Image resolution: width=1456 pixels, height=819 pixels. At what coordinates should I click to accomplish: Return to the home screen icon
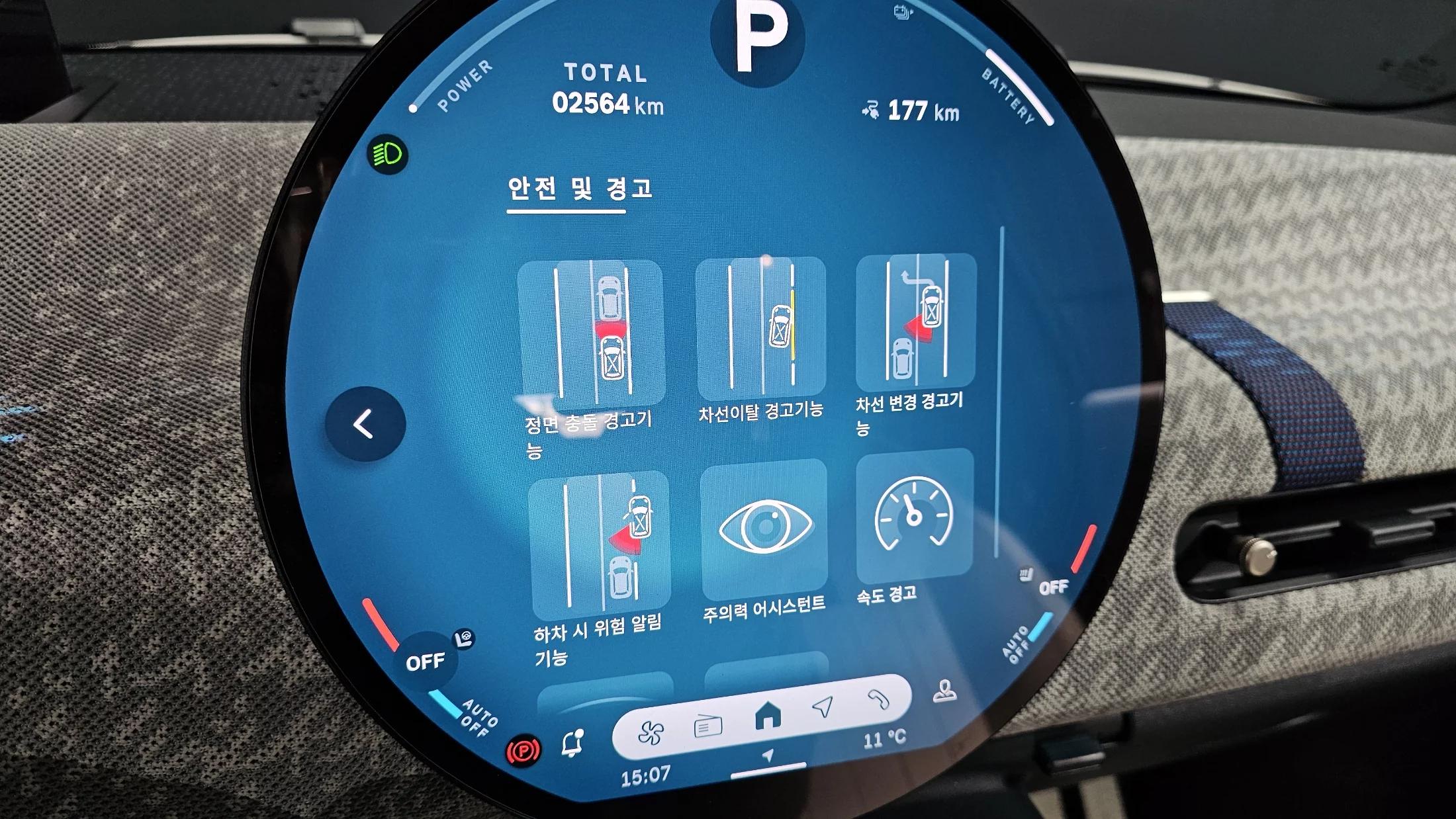pos(768,715)
